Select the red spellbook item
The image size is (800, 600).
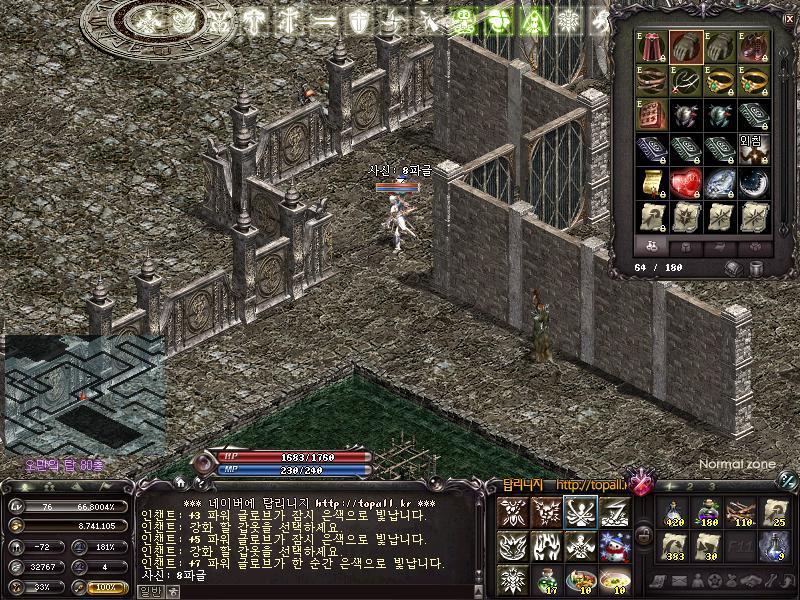point(653,113)
